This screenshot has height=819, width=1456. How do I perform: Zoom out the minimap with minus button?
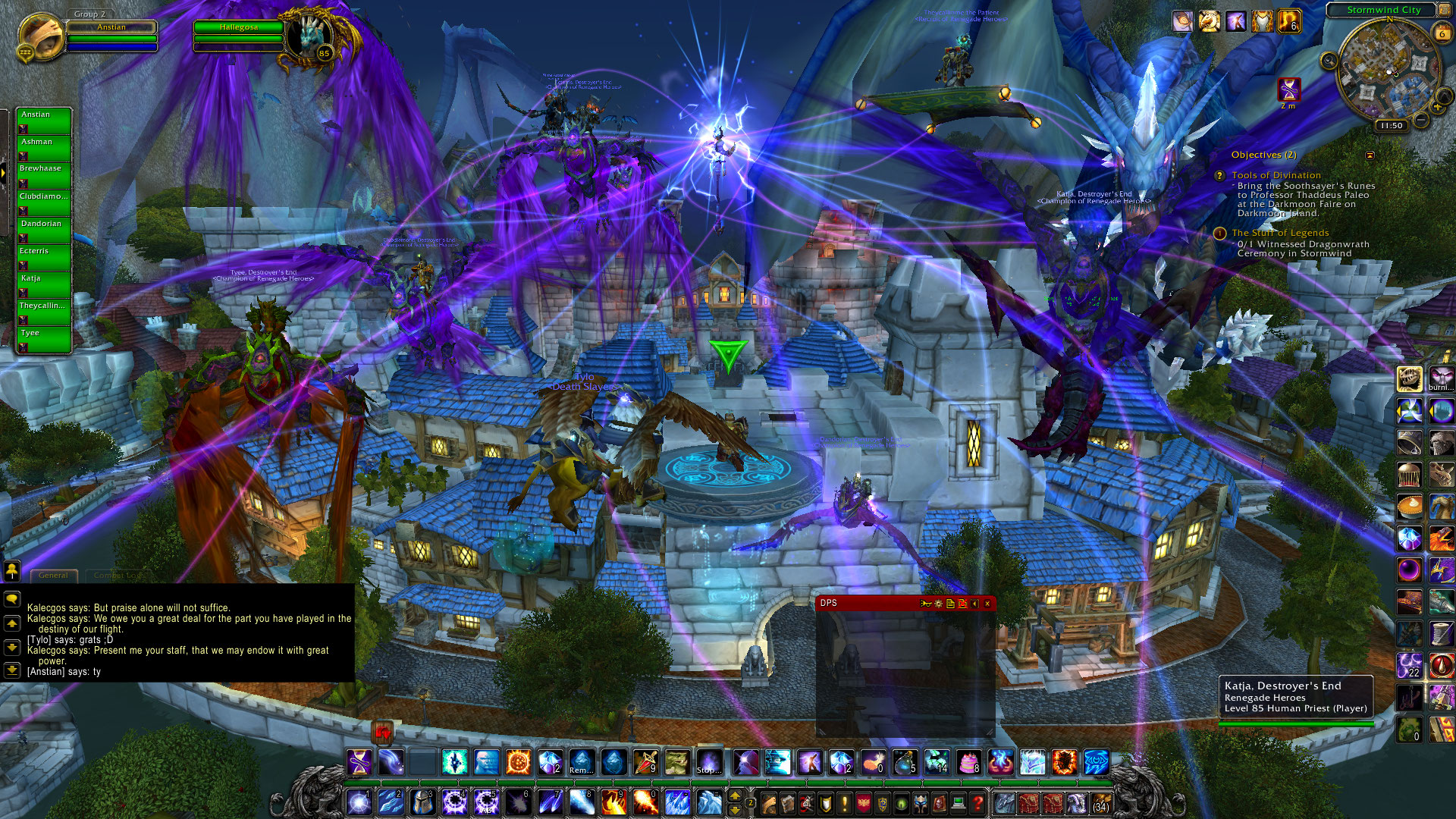point(1421,120)
